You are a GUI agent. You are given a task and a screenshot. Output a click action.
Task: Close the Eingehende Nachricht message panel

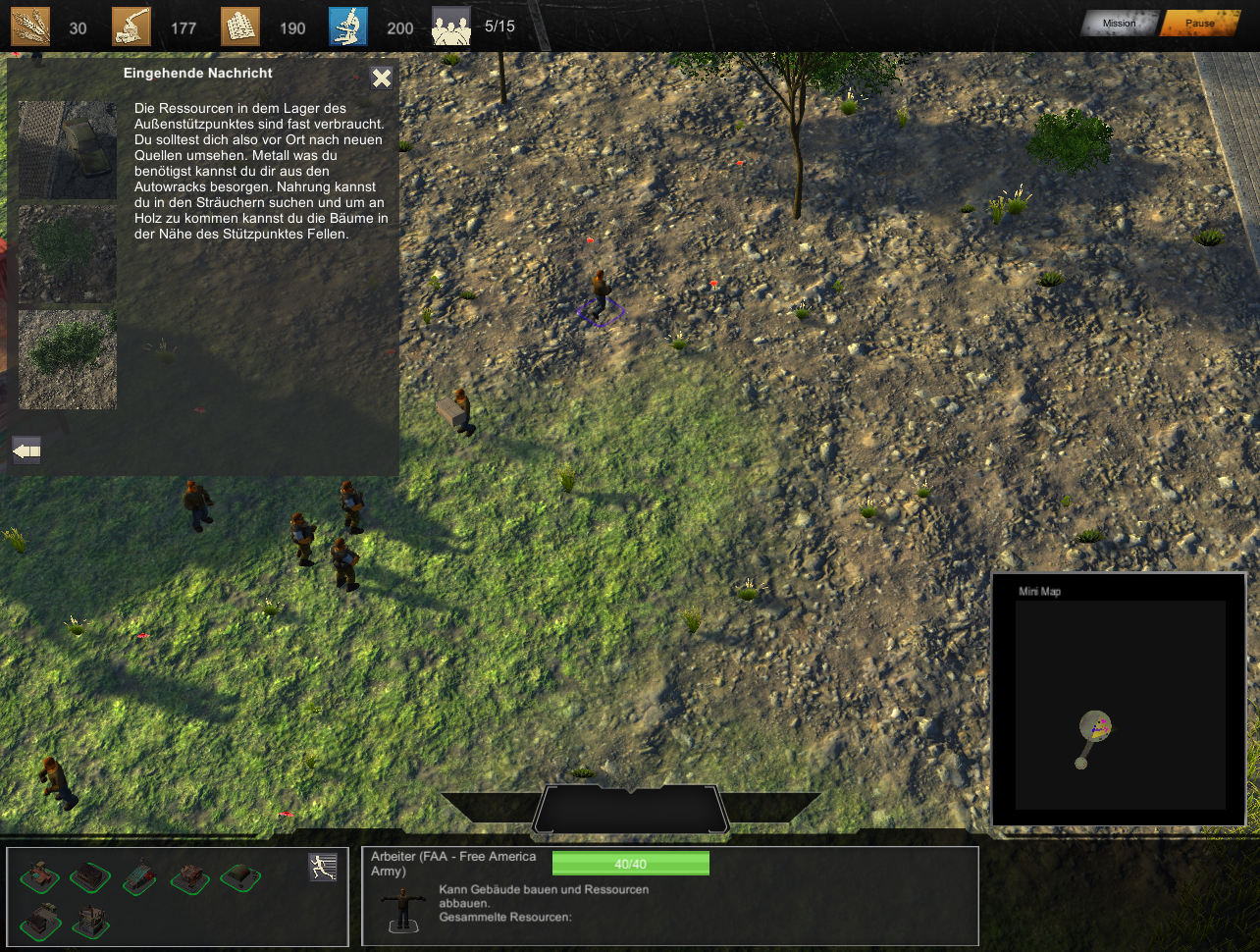point(382,79)
